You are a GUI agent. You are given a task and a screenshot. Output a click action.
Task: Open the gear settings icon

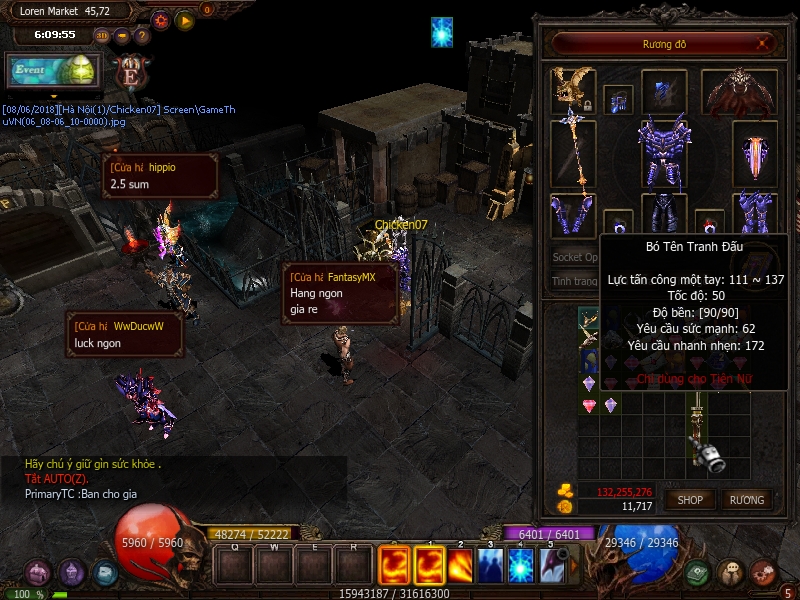(161, 19)
